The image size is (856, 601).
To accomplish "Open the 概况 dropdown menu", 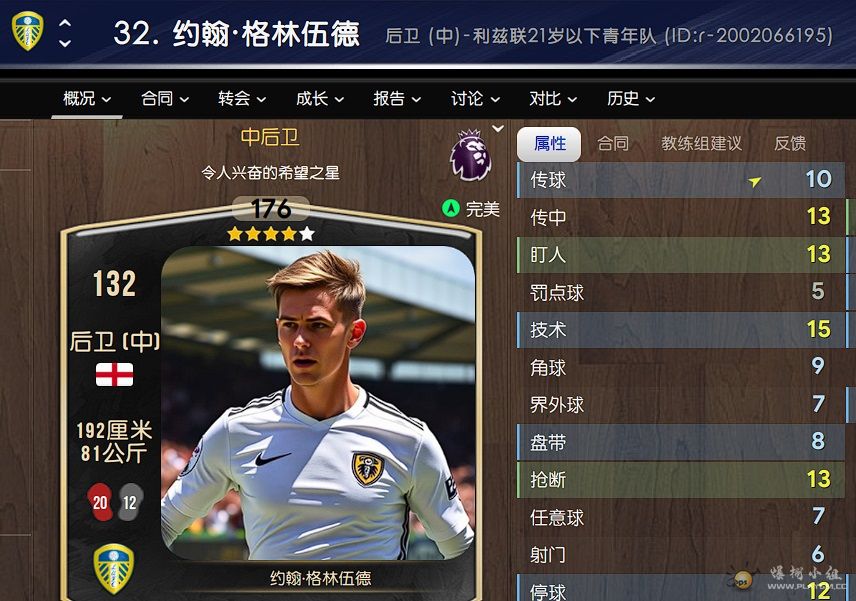I will tap(87, 98).
